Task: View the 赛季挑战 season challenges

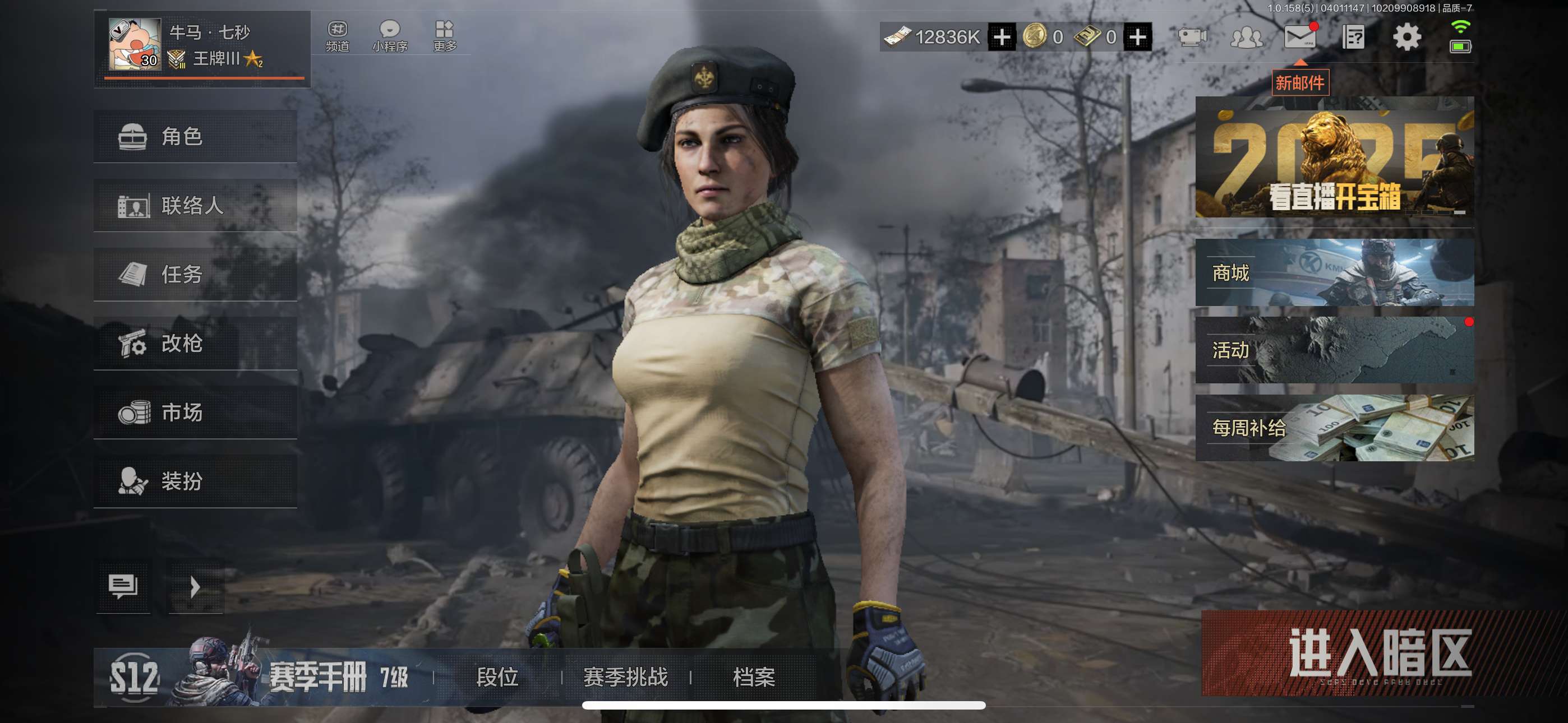Action: 625,676
